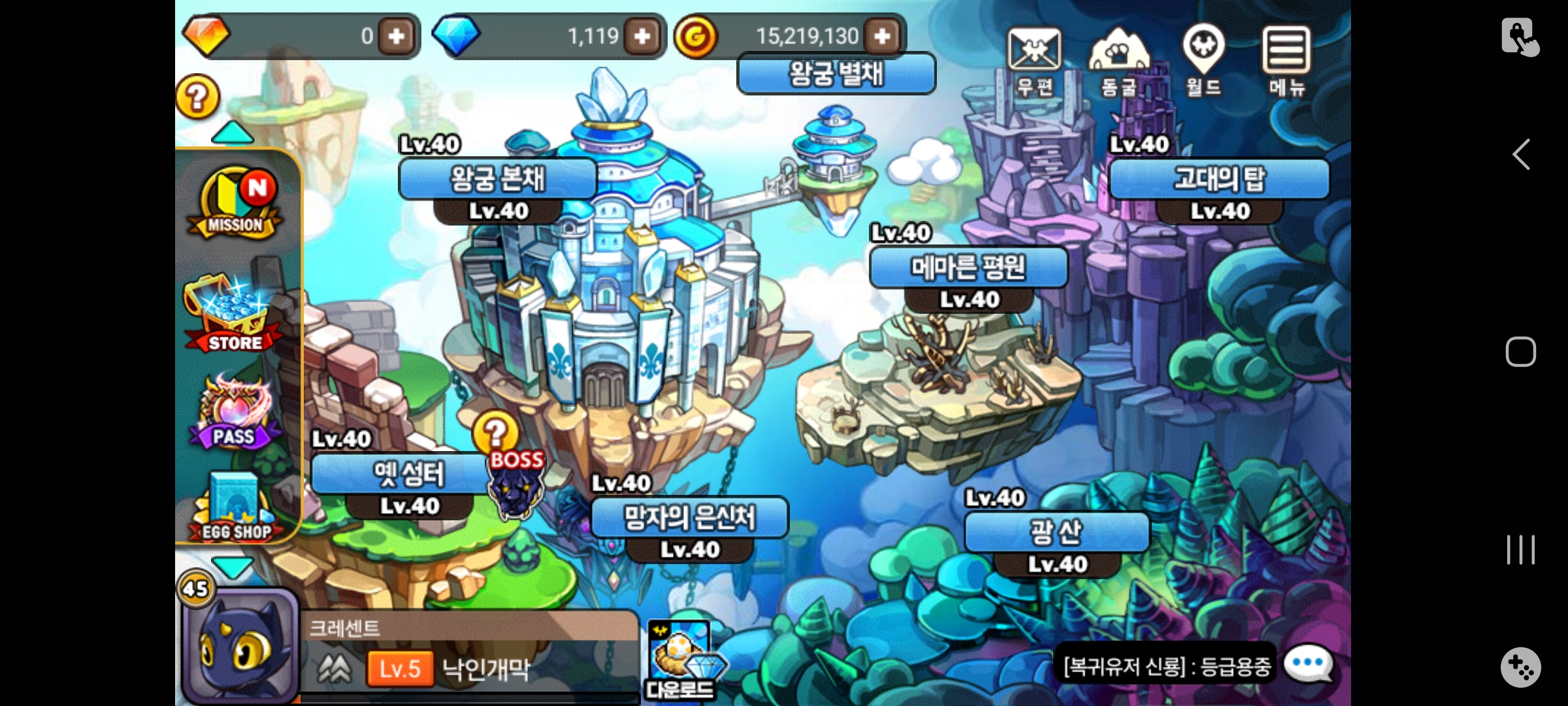
Task: Select the 망자의 은신처 stage
Action: point(689,518)
